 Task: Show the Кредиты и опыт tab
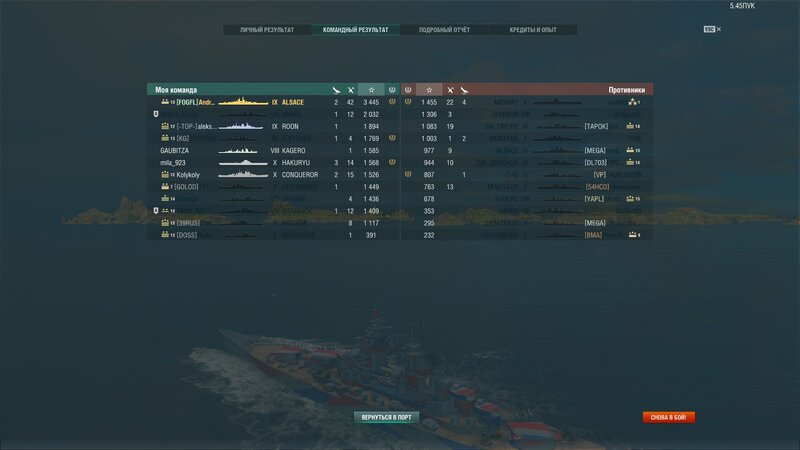tap(533, 30)
